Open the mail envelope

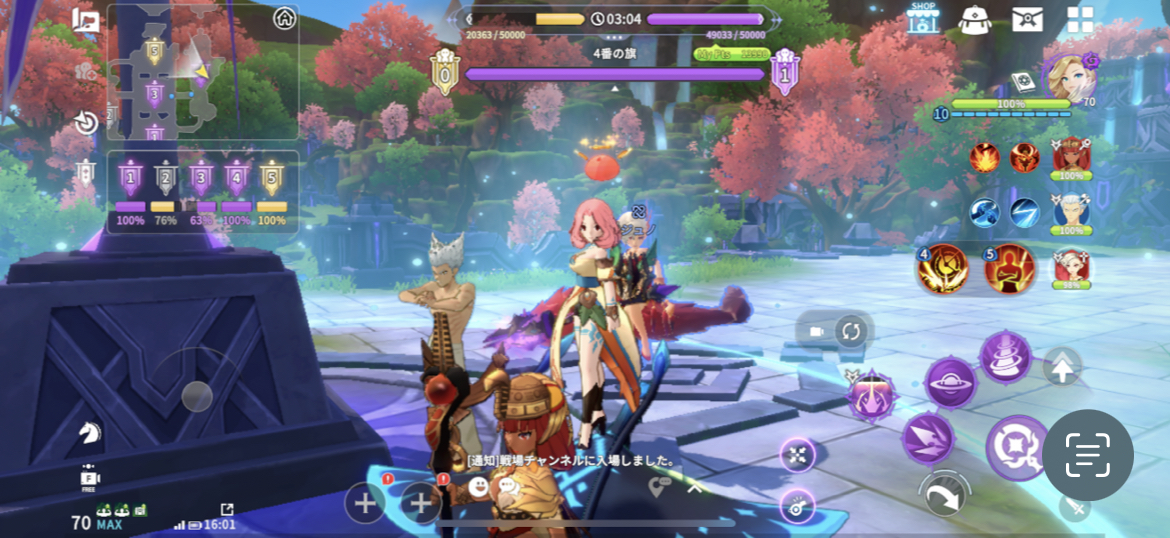[1027, 19]
